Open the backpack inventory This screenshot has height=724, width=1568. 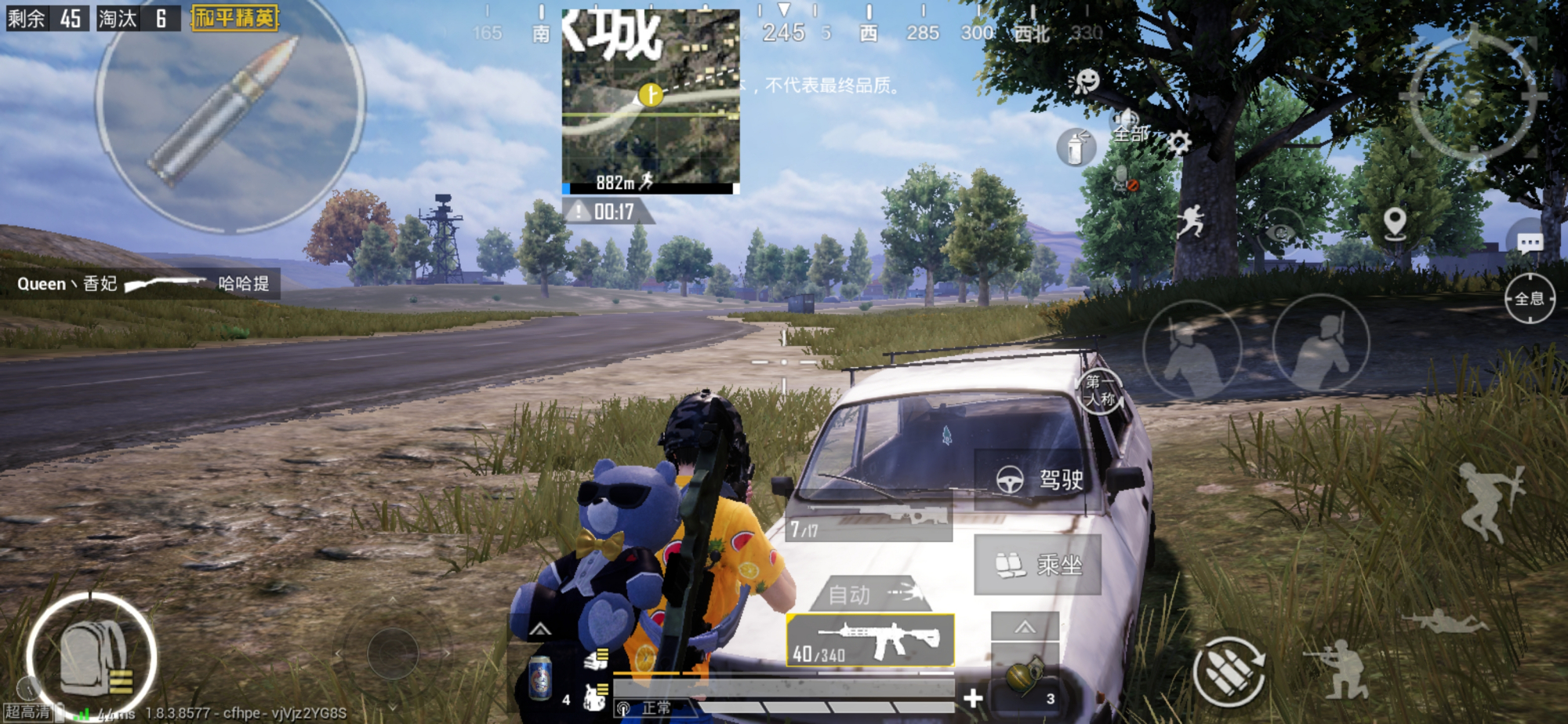click(92, 657)
